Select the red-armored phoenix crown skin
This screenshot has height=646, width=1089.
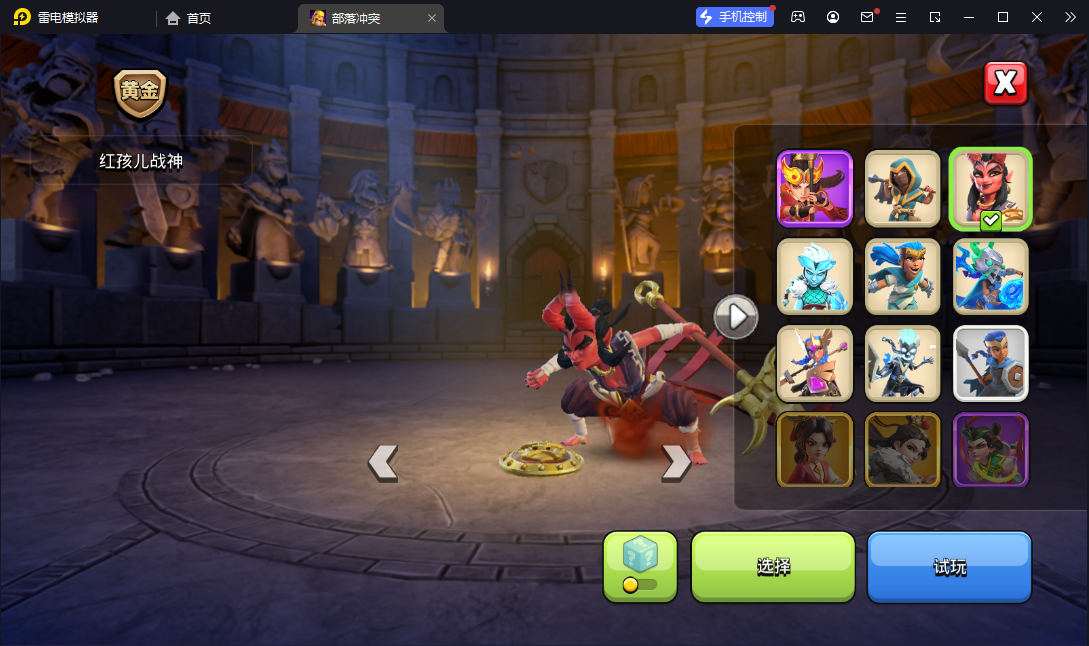pyautogui.click(x=815, y=188)
